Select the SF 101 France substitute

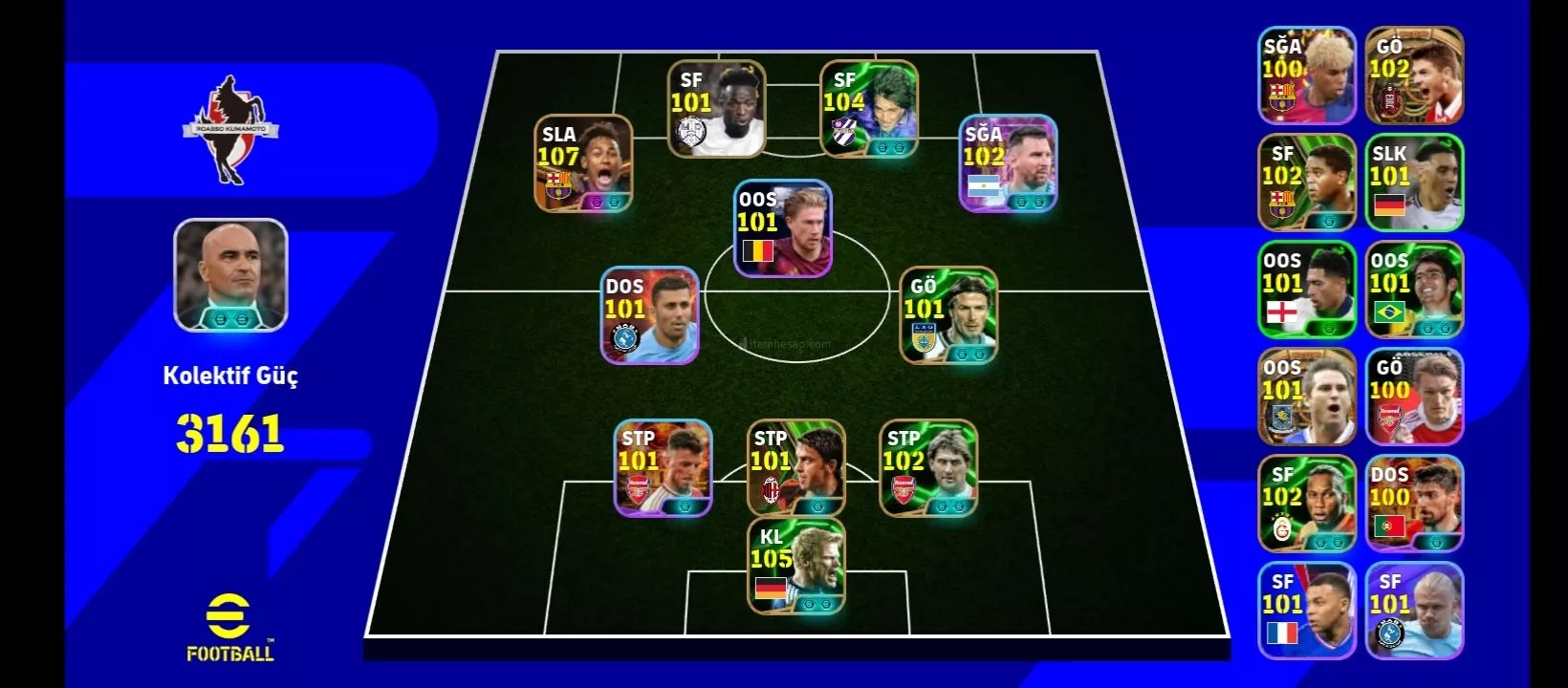click(x=1306, y=611)
